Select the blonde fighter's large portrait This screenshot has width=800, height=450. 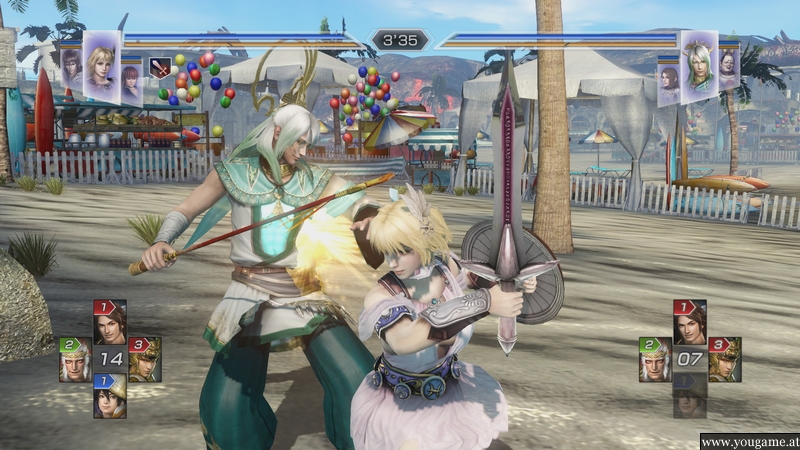[100, 64]
